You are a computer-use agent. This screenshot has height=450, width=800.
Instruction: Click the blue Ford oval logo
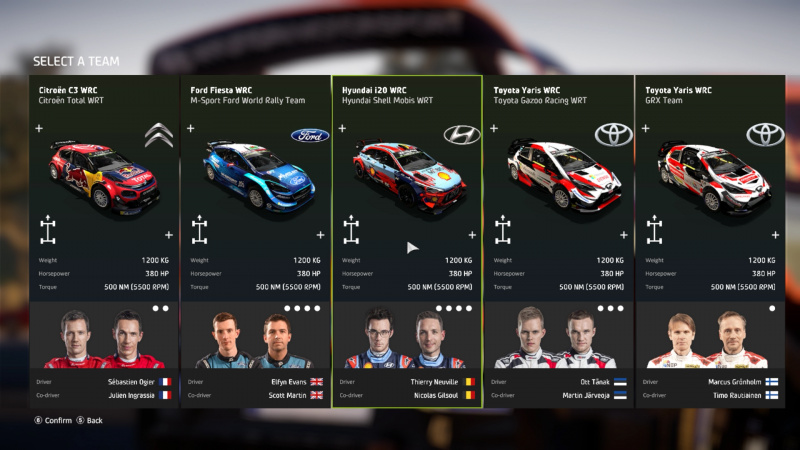pyautogui.click(x=309, y=135)
